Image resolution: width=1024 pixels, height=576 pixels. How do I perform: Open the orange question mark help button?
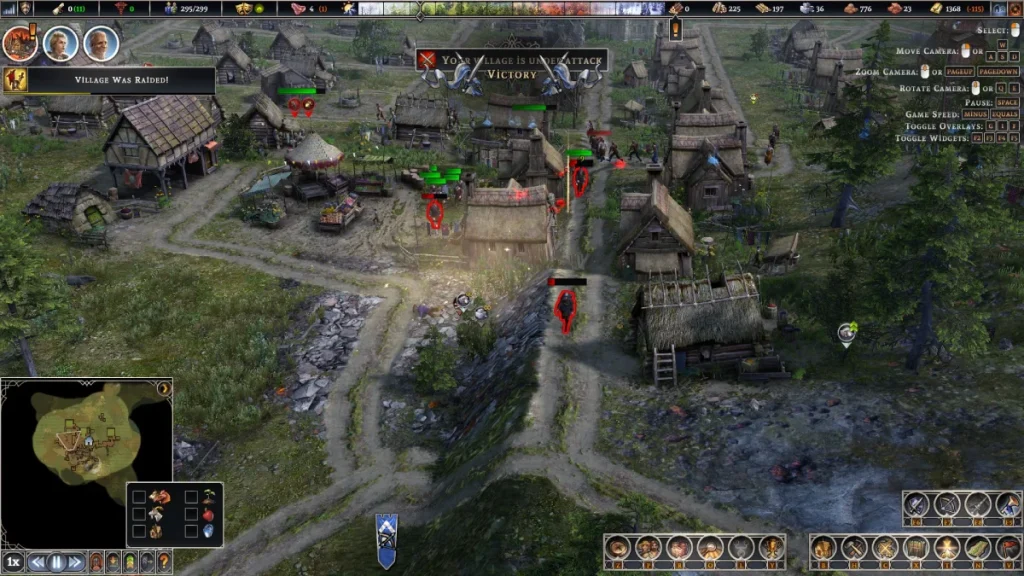(164, 562)
